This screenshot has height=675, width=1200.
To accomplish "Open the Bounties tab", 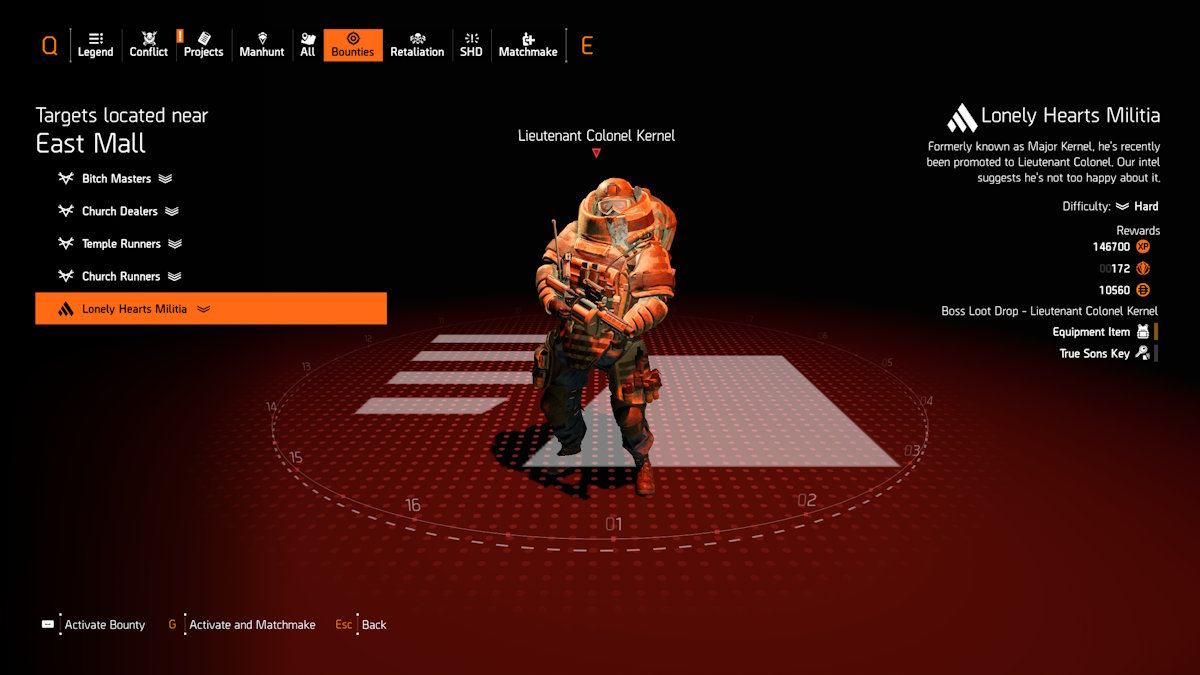I will 353,45.
